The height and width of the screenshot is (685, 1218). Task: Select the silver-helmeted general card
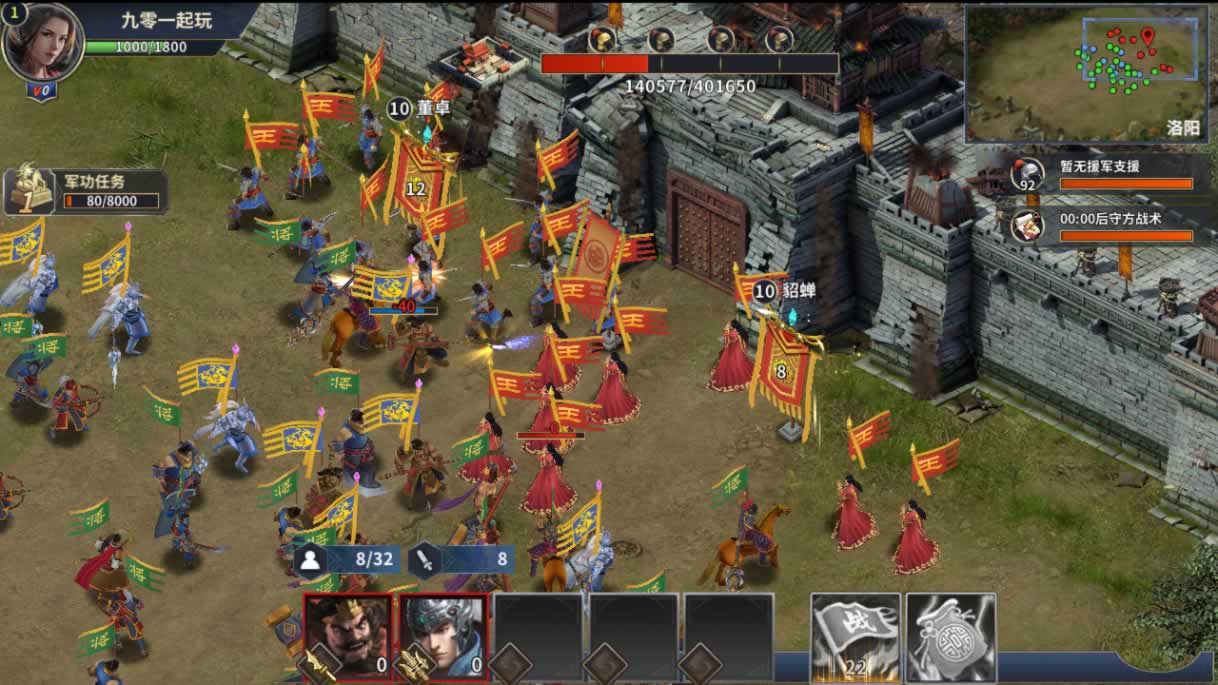pyautogui.click(x=443, y=638)
